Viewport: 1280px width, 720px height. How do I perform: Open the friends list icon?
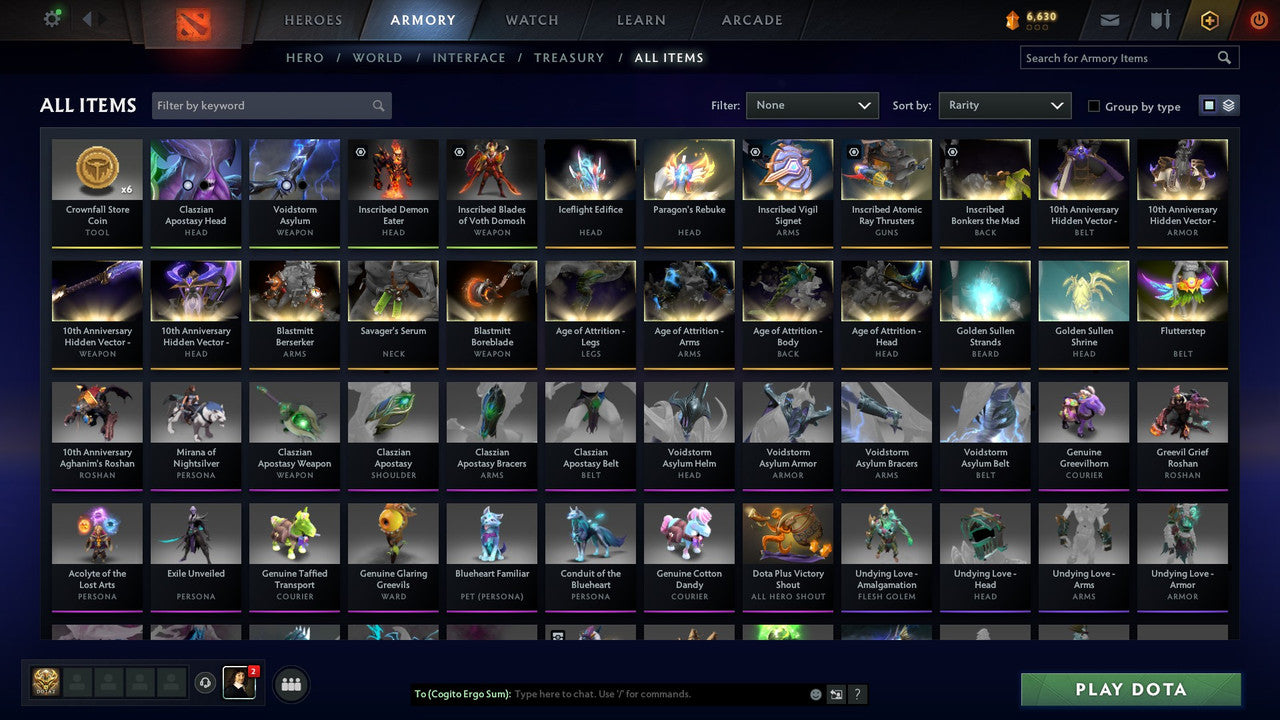click(x=290, y=684)
